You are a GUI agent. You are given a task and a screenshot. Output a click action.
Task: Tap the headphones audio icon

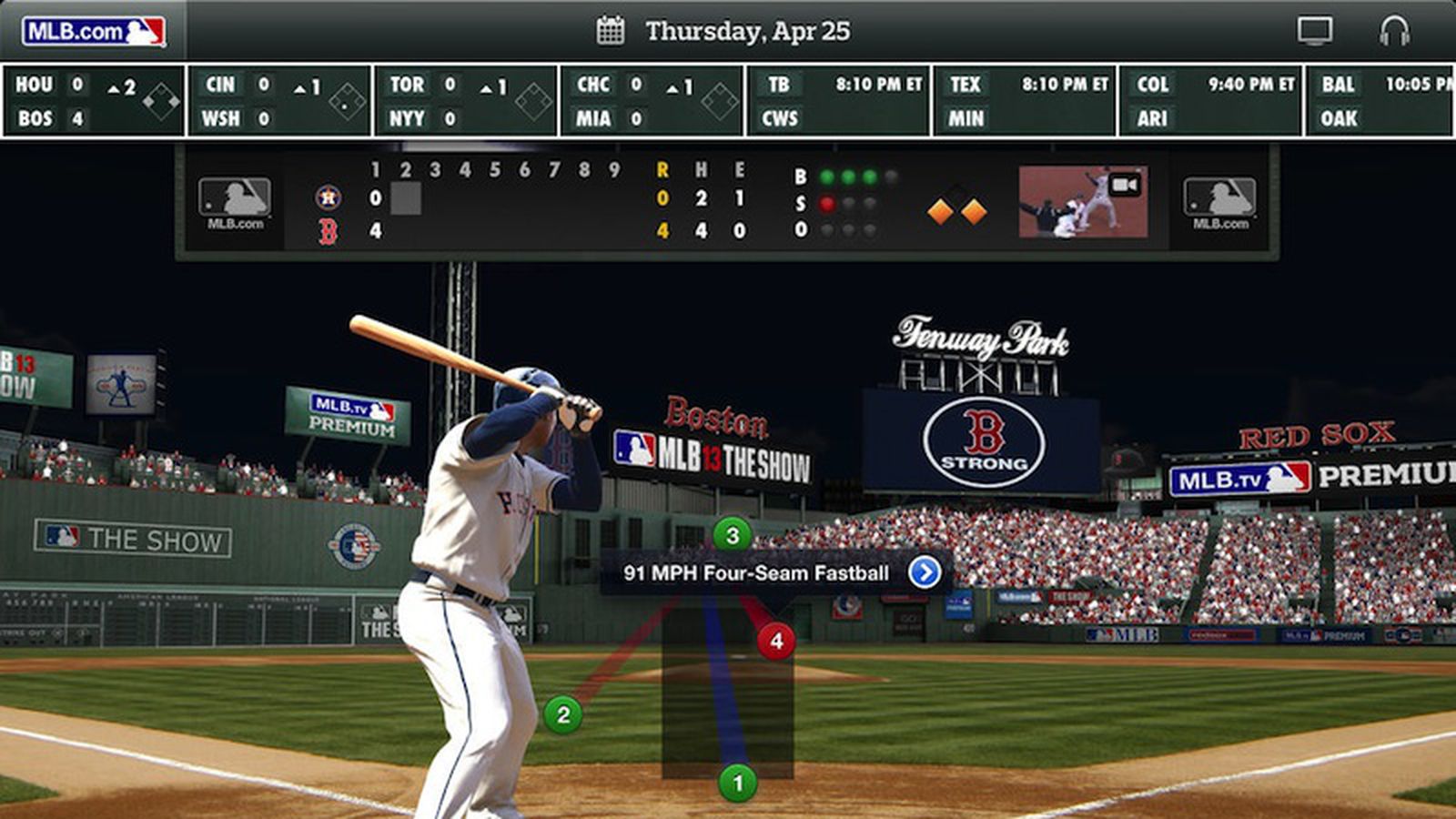tap(1393, 31)
